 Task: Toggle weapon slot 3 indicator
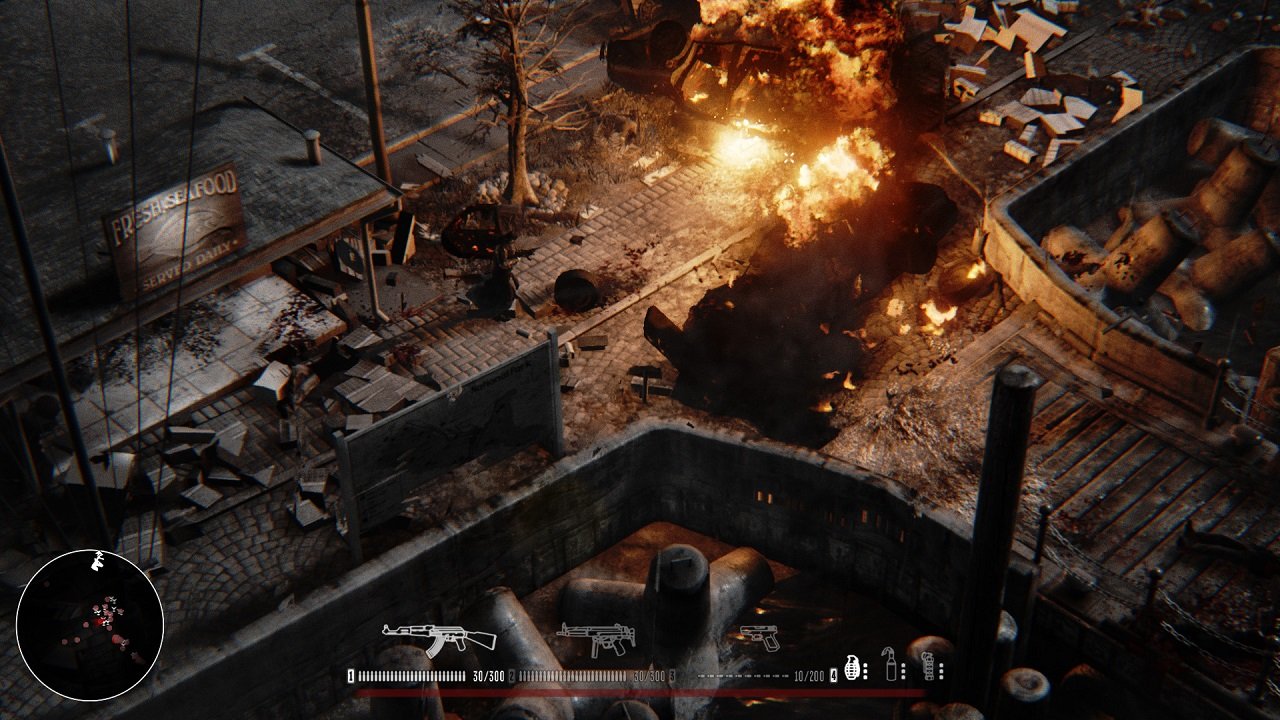click(671, 677)
